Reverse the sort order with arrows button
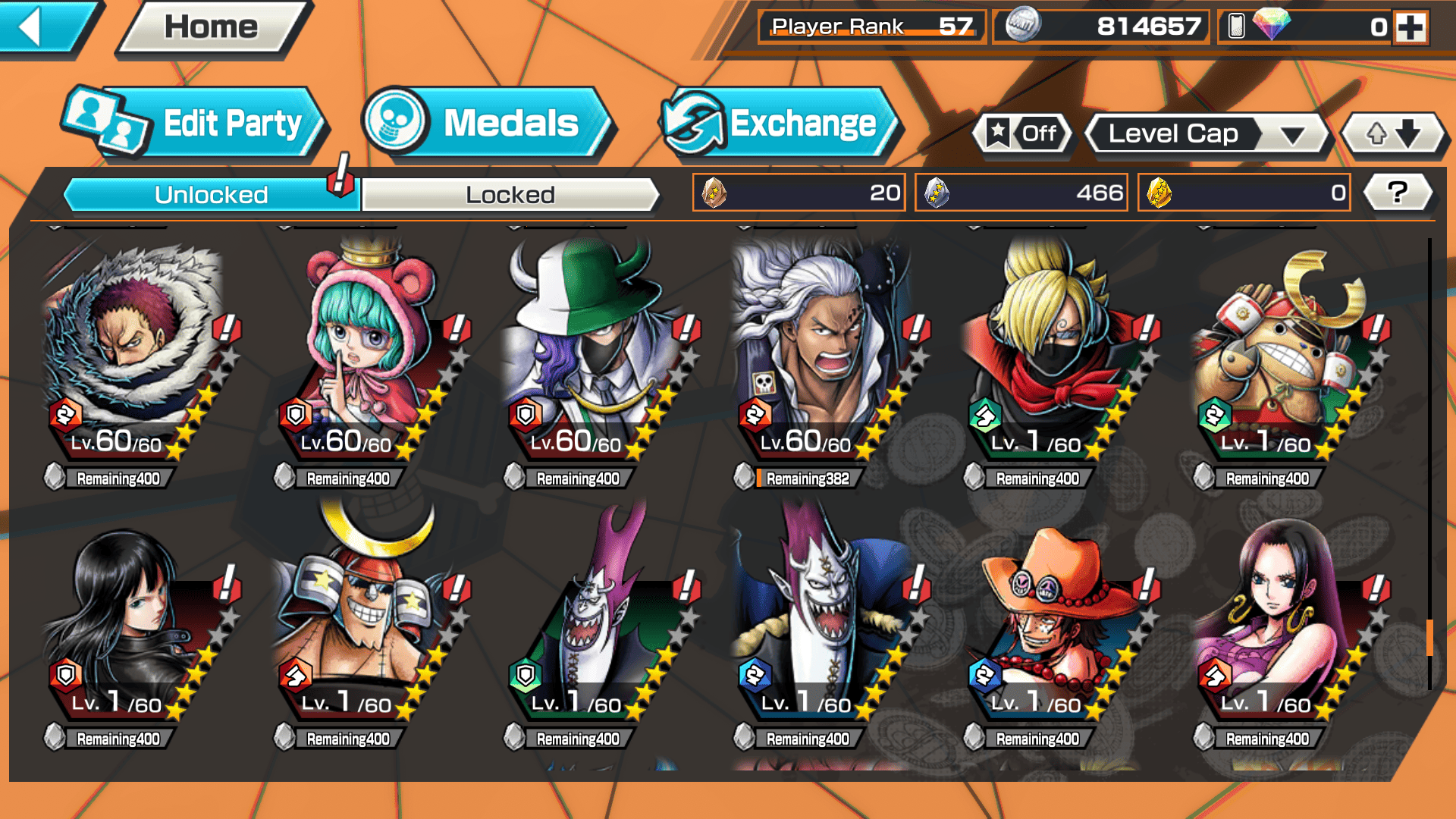 click(x=1393, y=134)
